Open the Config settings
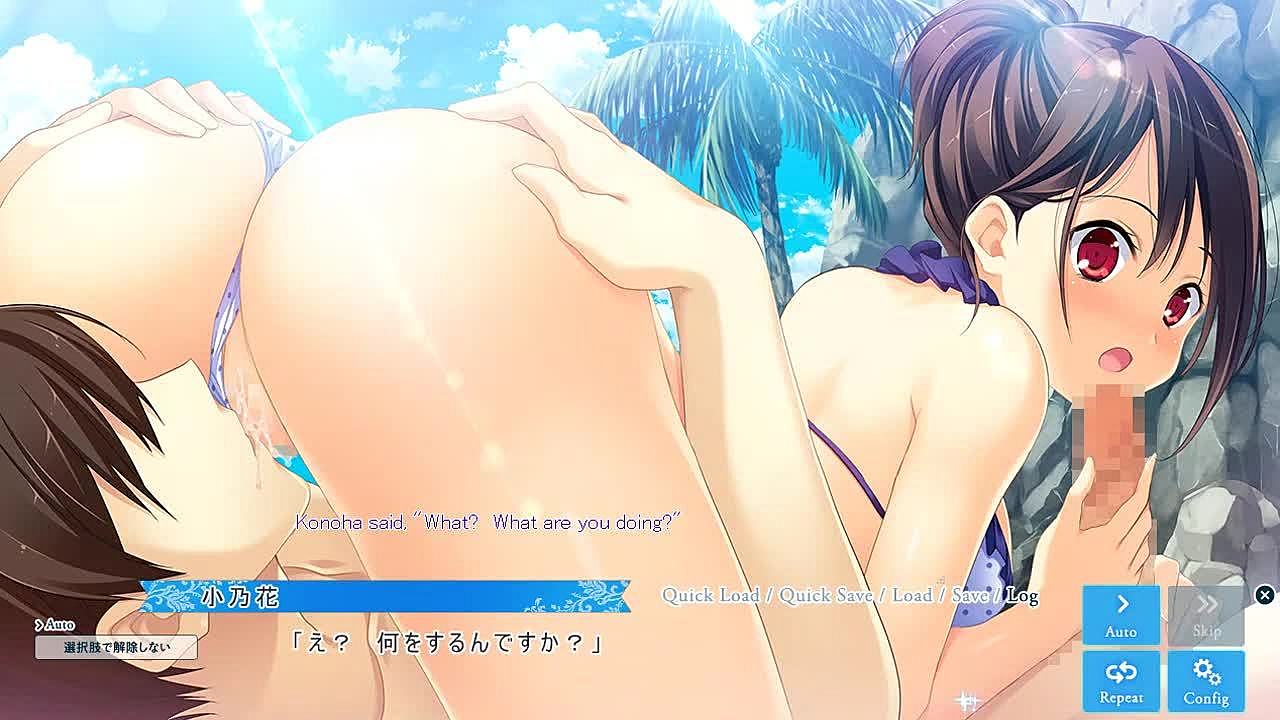 point(1206,681)
